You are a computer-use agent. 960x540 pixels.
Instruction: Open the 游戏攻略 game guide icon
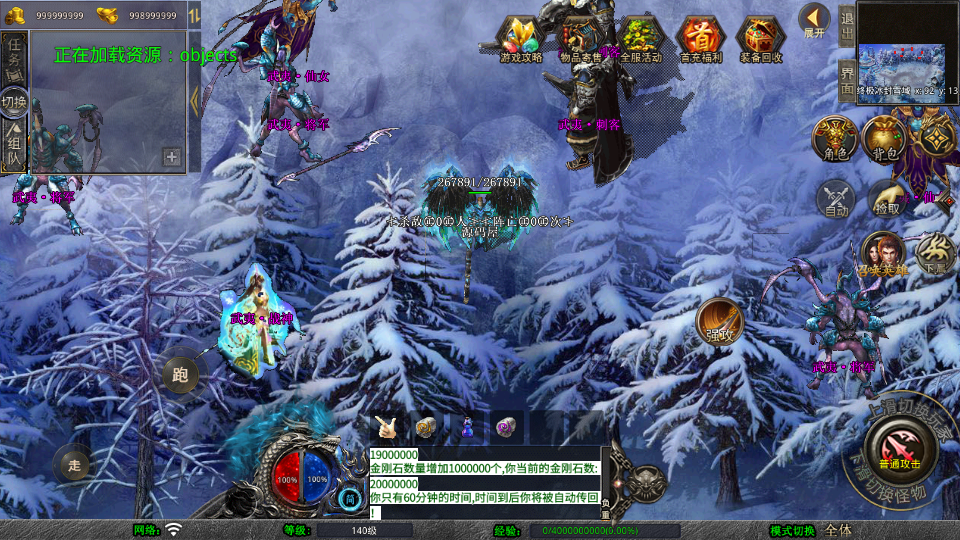tap(521, 38)
